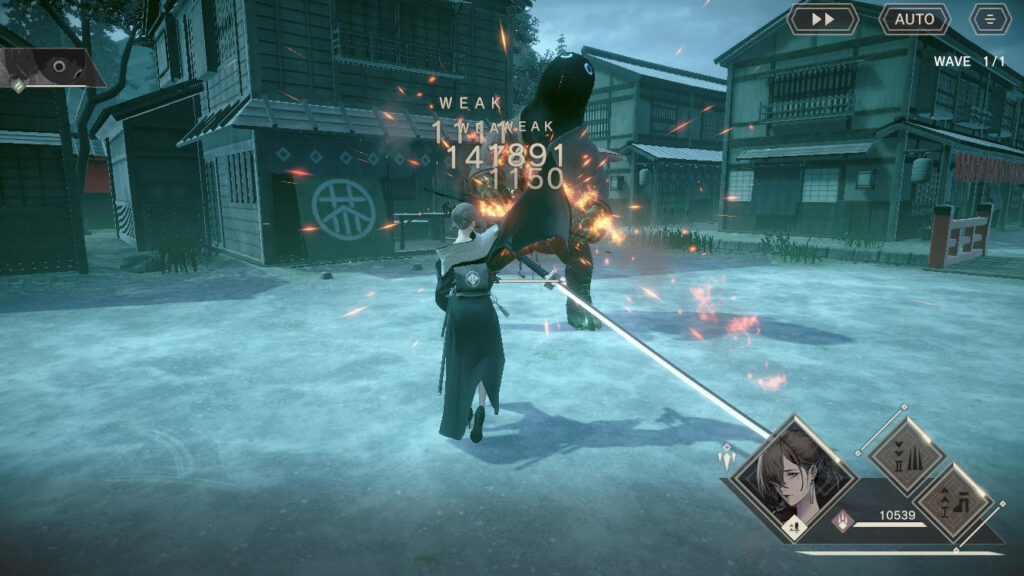Activate the triple-spike skill diamond
The image size is (1024, 576).
point(906,456)
